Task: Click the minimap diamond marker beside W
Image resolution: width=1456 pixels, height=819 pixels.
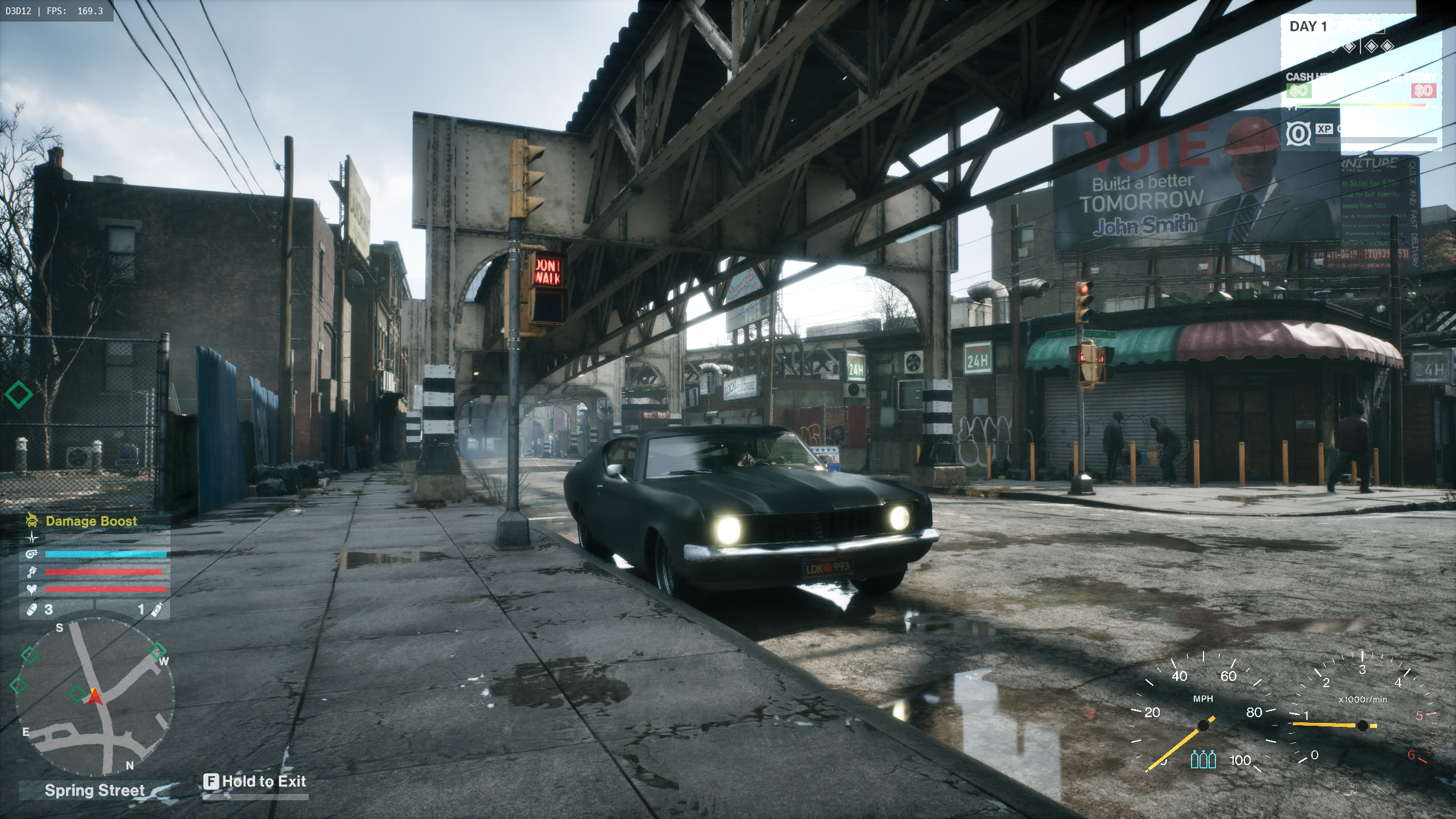Action: pos(158,650)
